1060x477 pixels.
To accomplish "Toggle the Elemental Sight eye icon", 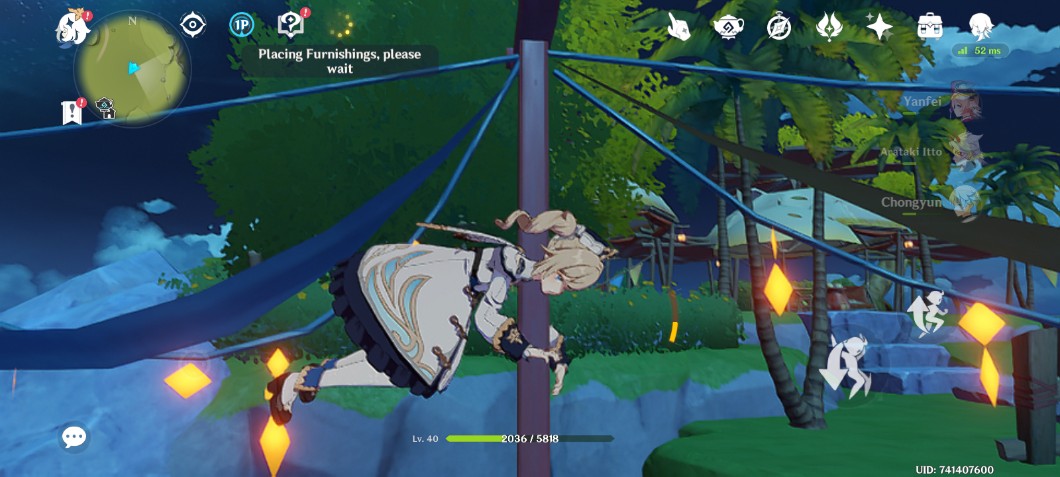I will coord(192,25).
